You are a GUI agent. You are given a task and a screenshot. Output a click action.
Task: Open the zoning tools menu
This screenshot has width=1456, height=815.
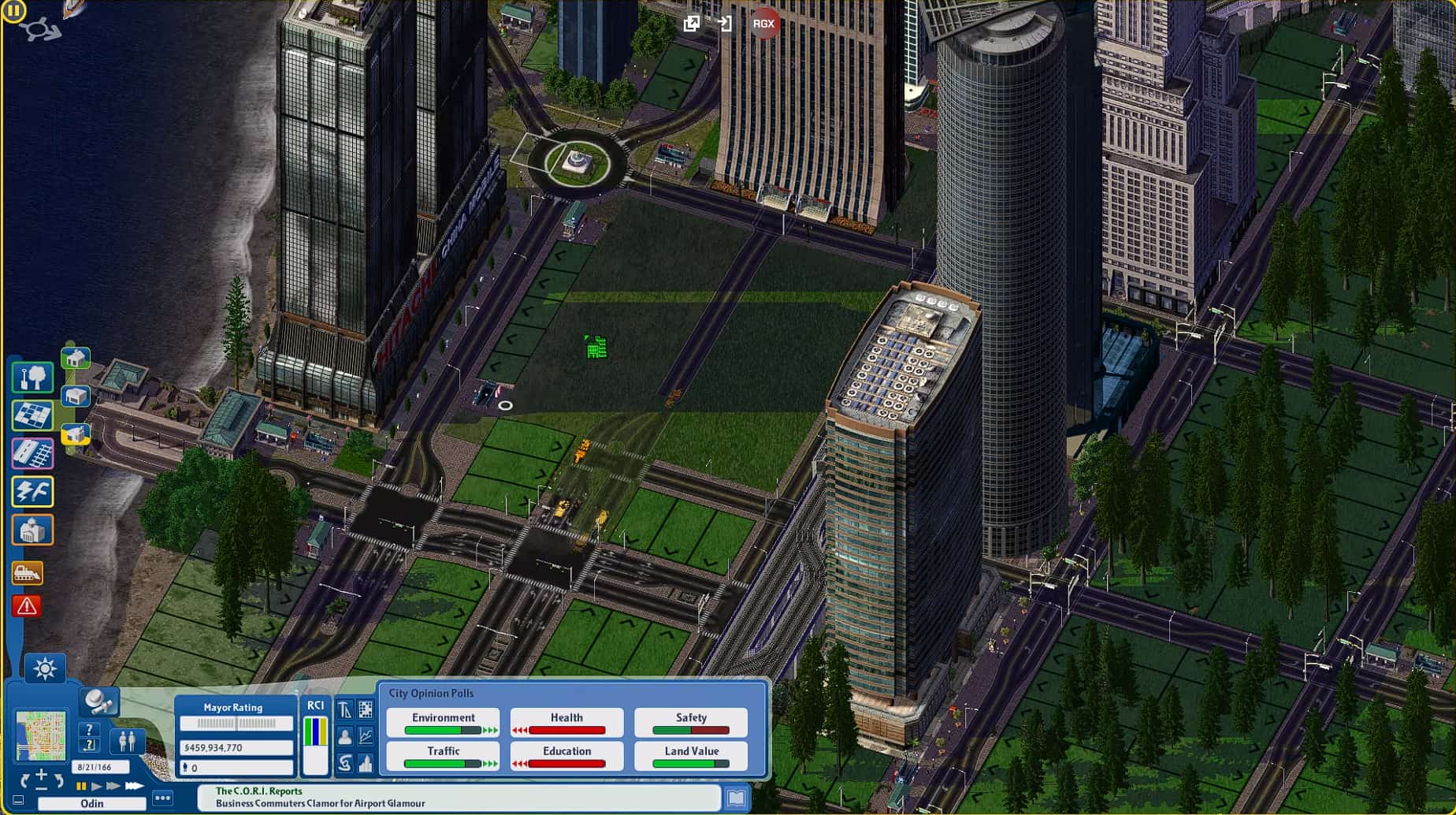tap(32, 415)
